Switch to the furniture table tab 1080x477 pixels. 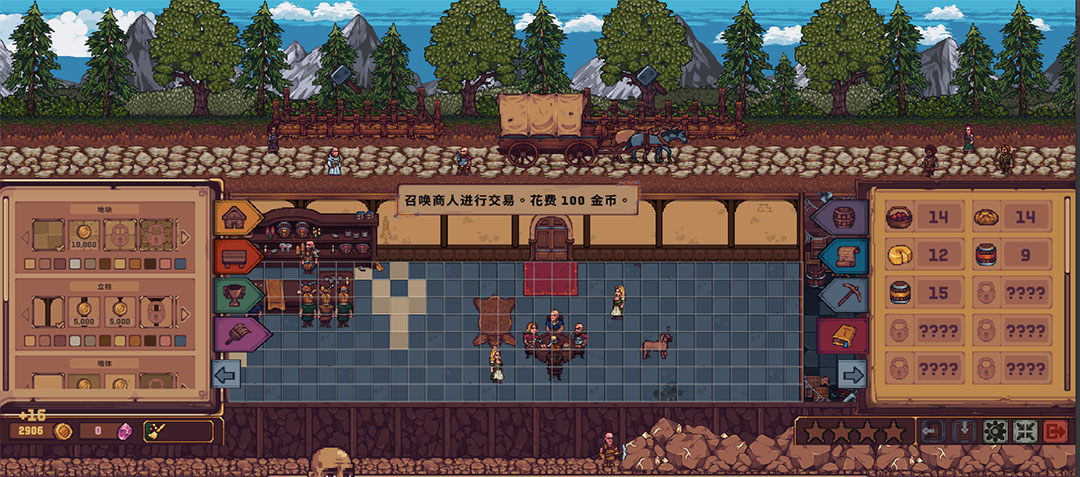point(235,257)
